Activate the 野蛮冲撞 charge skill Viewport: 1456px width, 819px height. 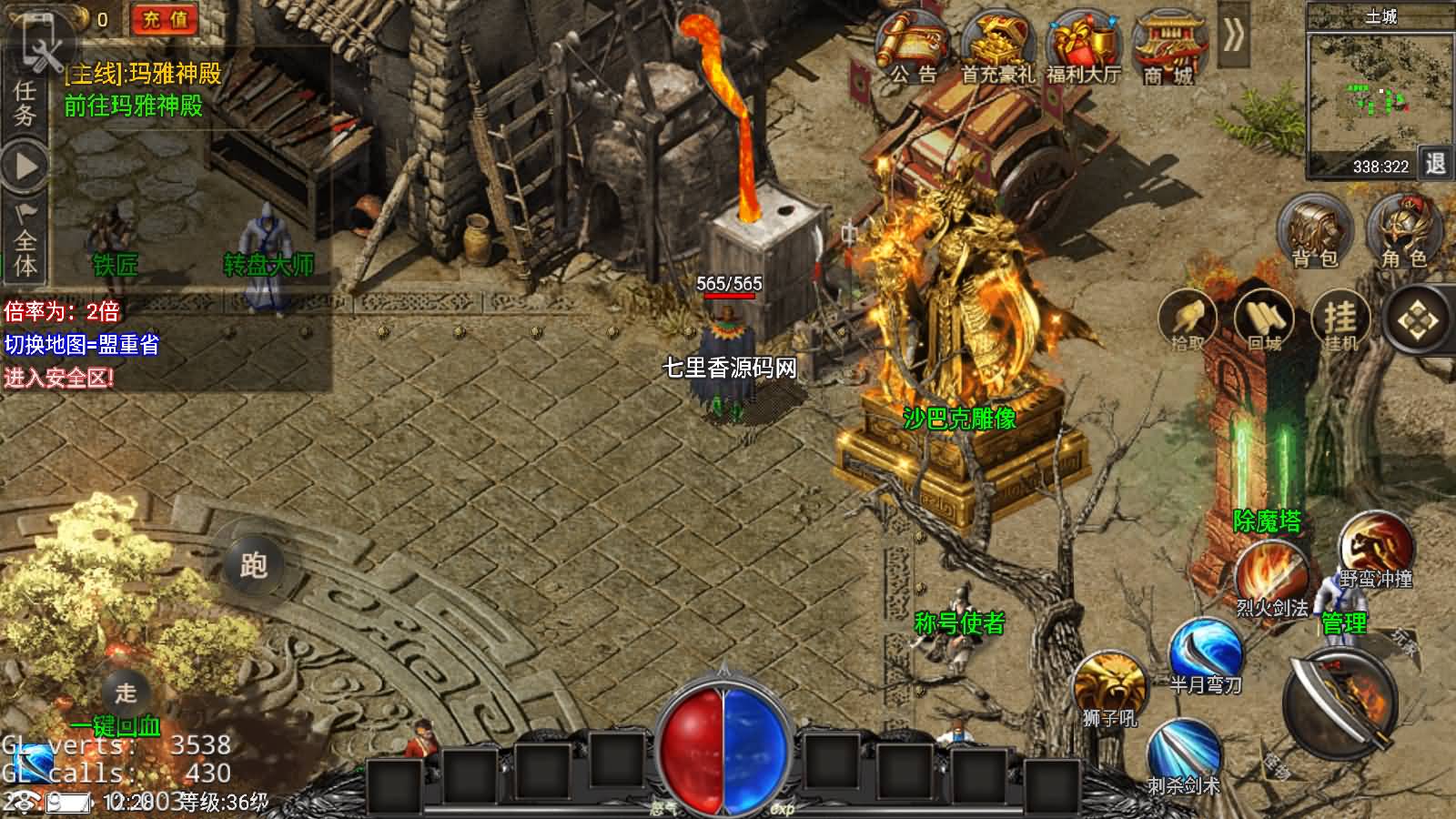pyautogui.click(x=1375, y=546)
